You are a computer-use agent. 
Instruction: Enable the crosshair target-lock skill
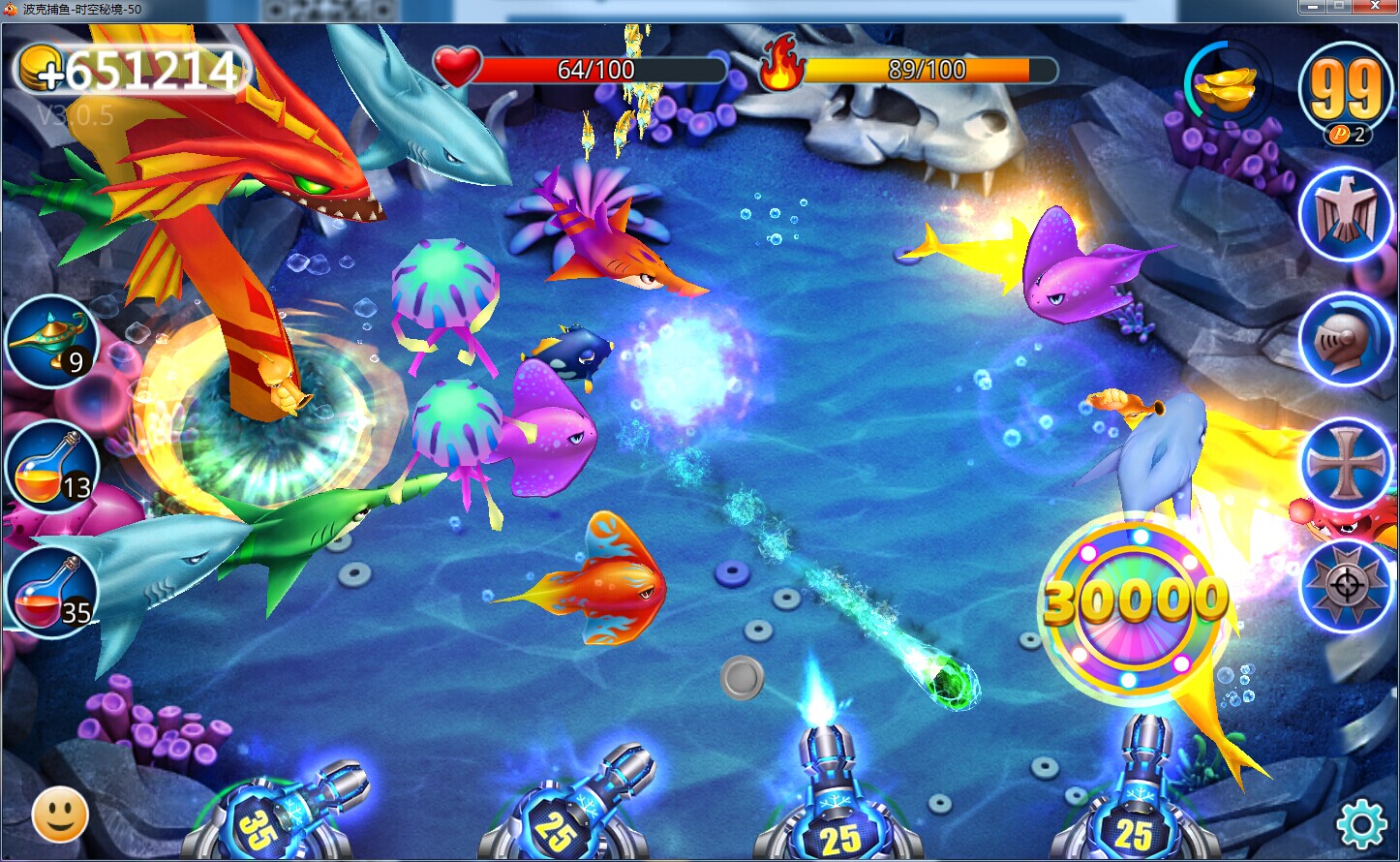click(x=1345, y=586)
